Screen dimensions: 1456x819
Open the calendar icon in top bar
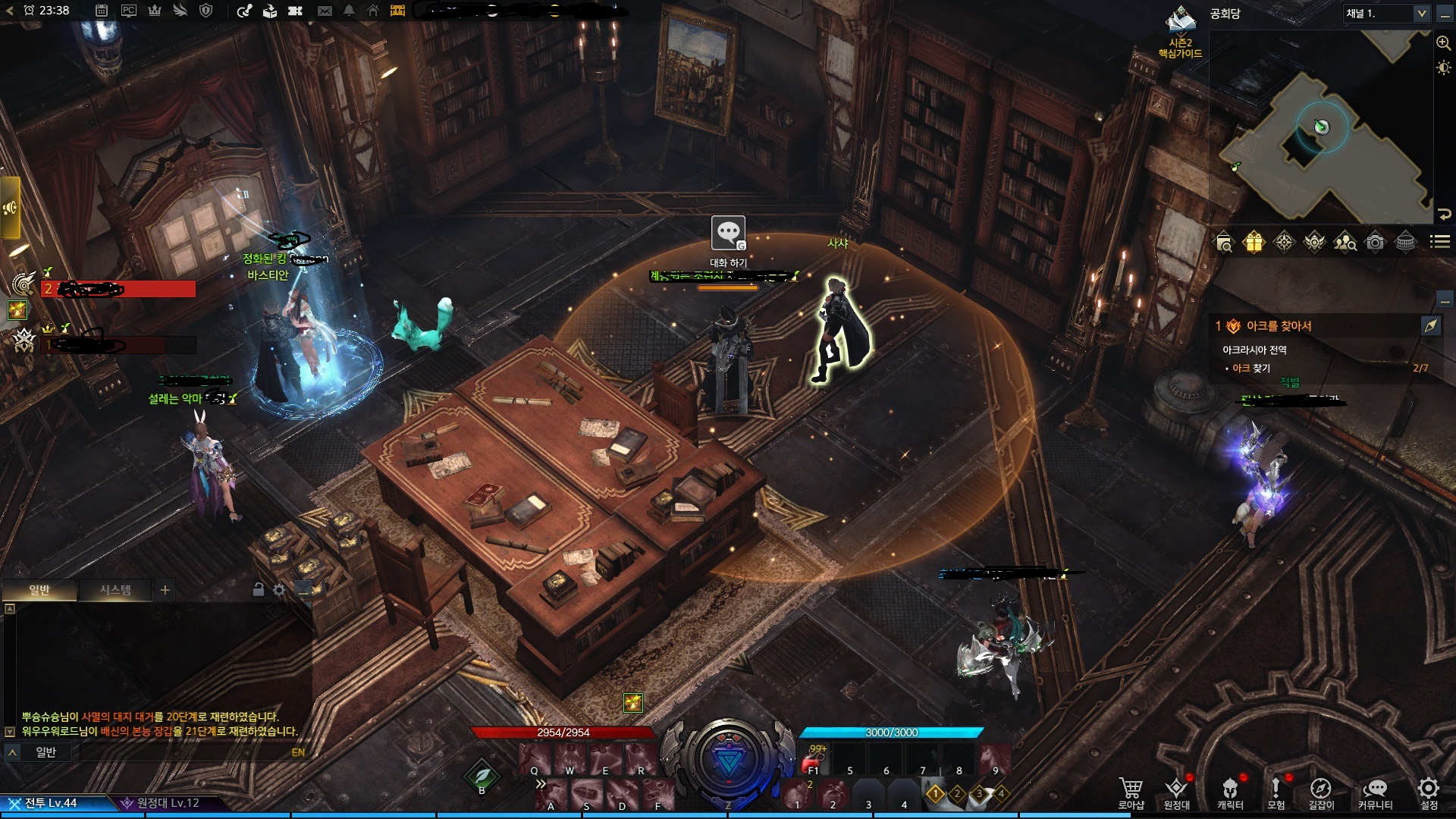(x=102, y=11)
